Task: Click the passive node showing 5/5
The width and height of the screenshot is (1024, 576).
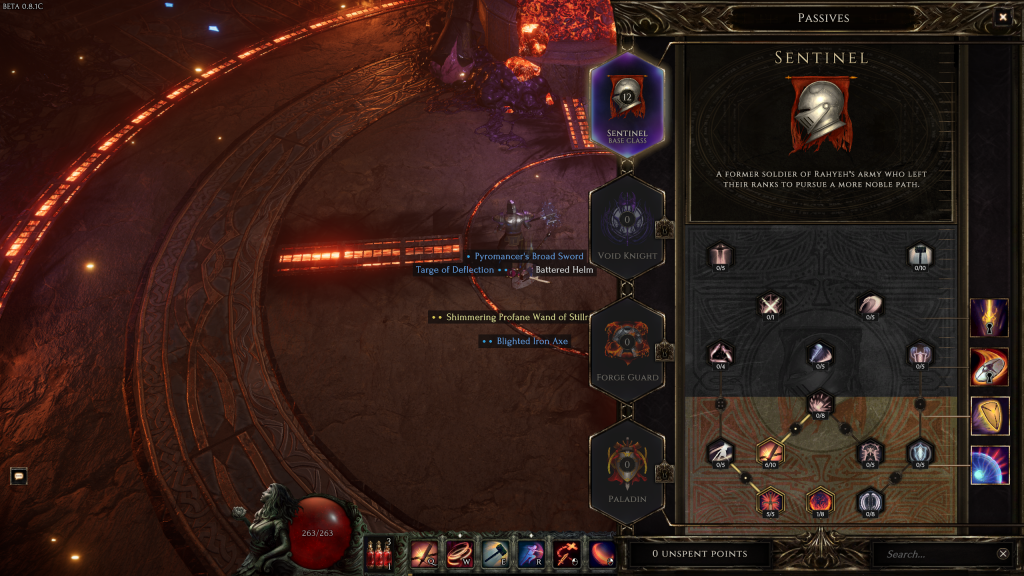Action: (x=770, y=499)
